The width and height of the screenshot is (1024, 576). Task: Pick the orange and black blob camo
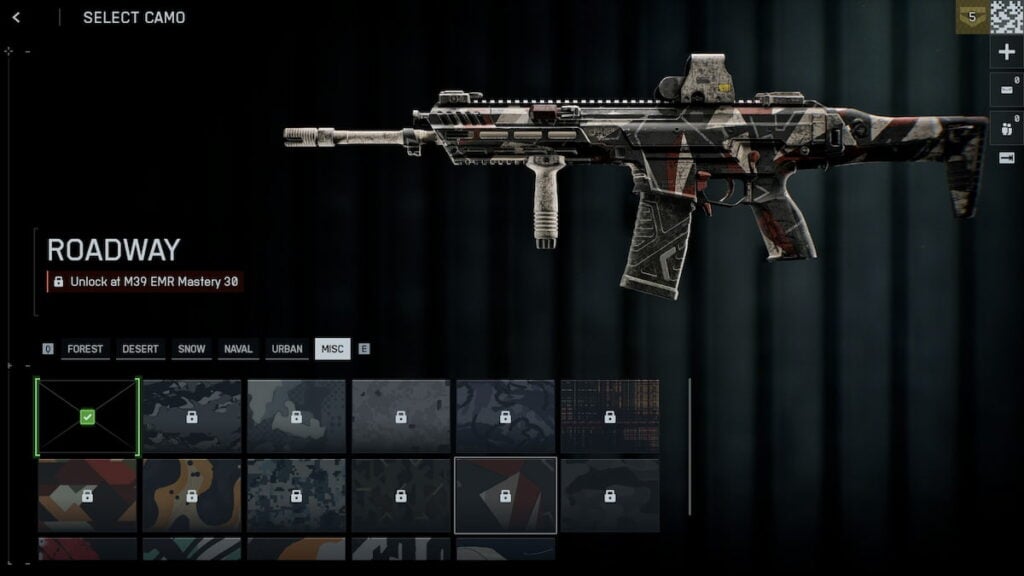tap(191, 495)
